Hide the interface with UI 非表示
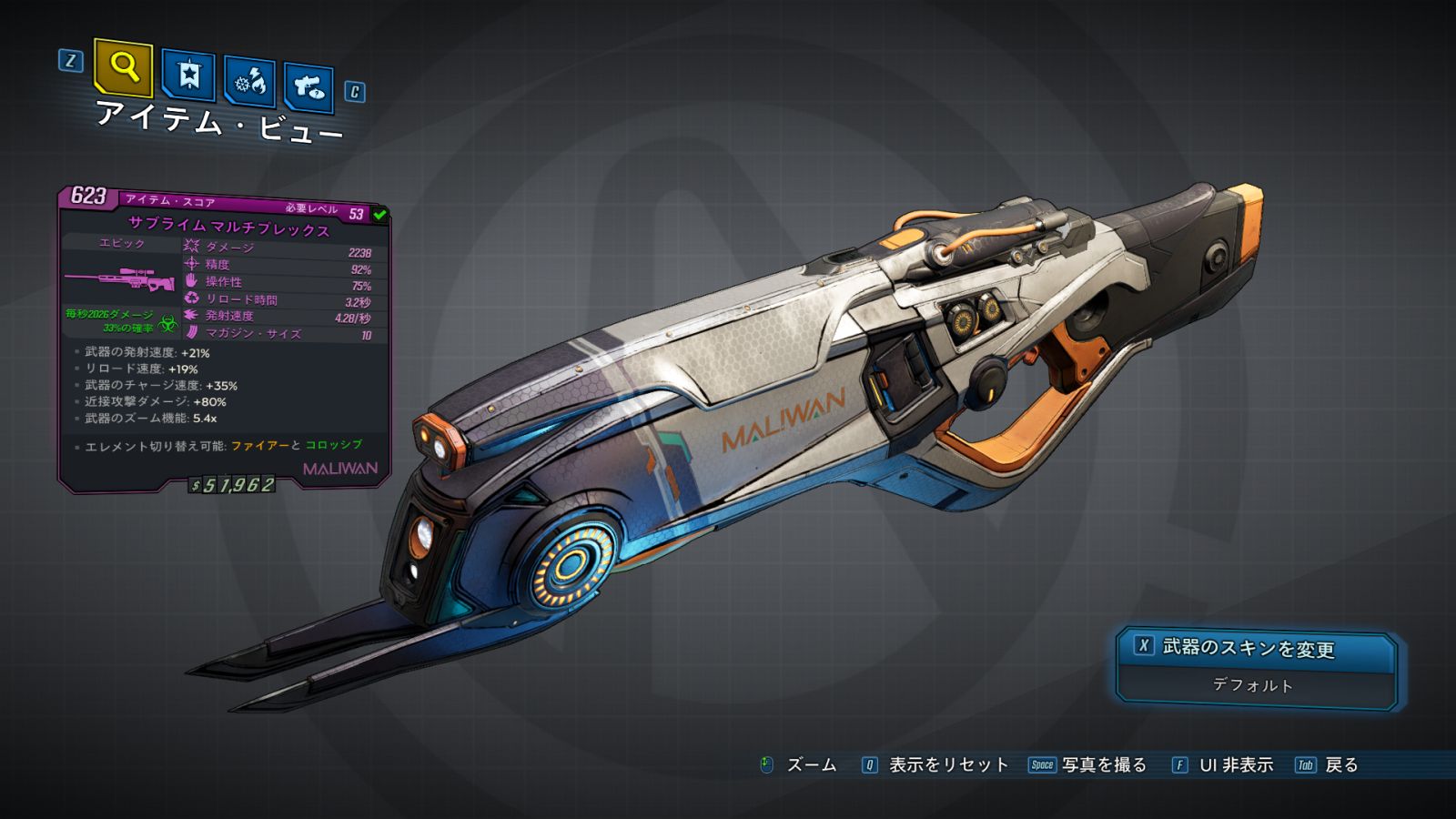The height and width of the screenshot is (819, 1456). click(x=1235, y=765)
